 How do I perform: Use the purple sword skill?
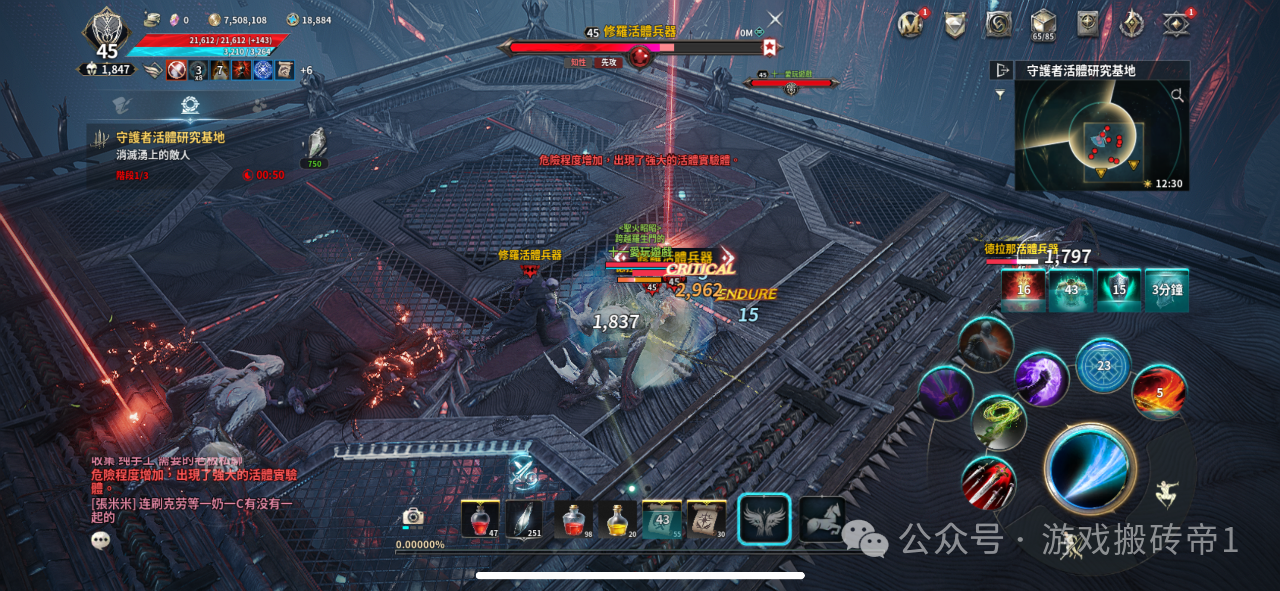945,393
